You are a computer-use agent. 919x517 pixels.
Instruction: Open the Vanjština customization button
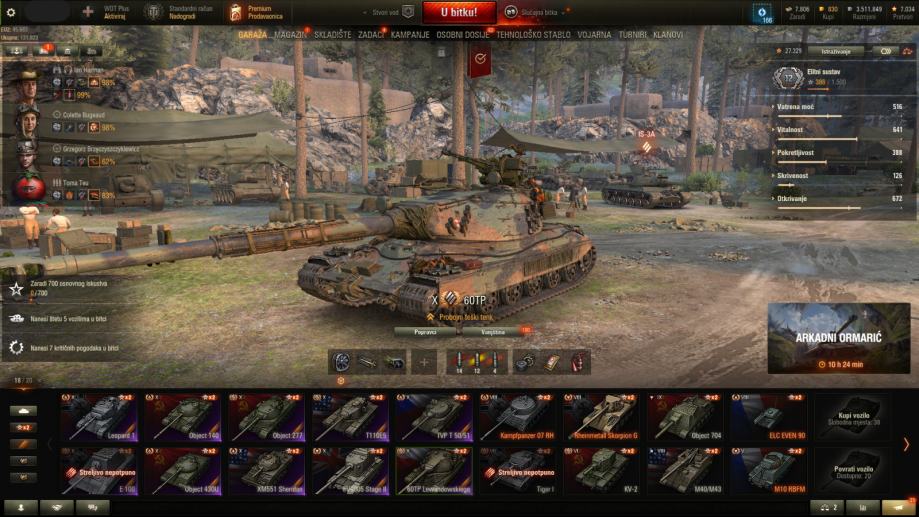tap(494, 331)
